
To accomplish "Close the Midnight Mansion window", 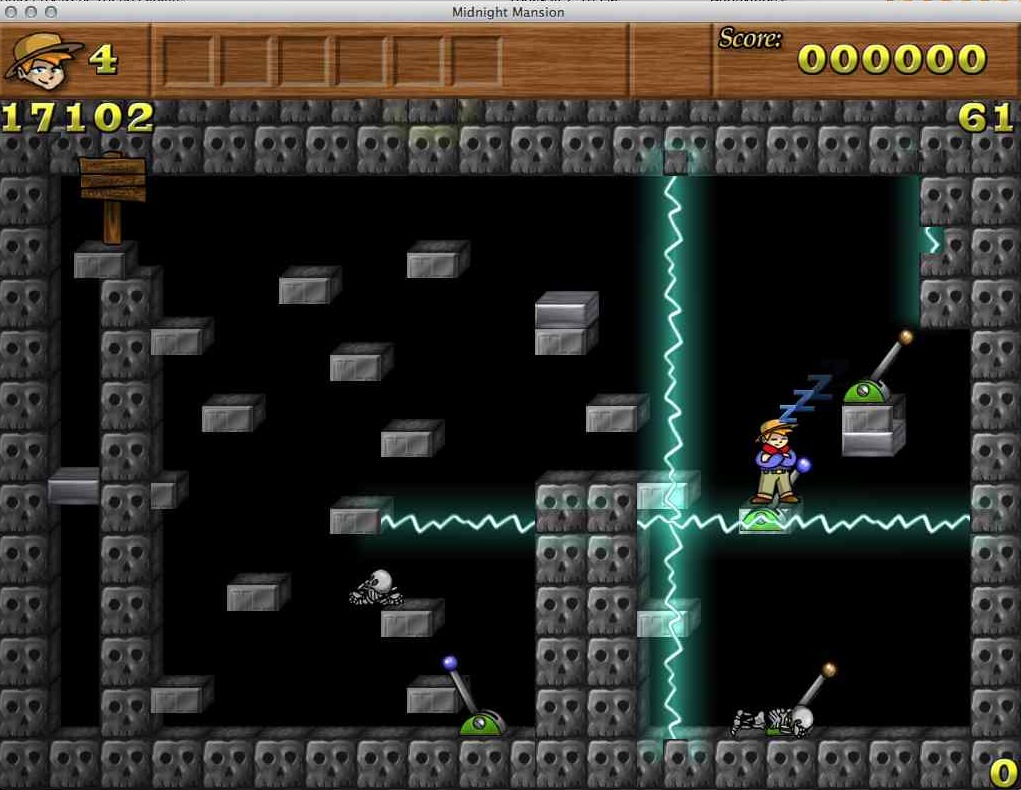I will coord(12,12).
